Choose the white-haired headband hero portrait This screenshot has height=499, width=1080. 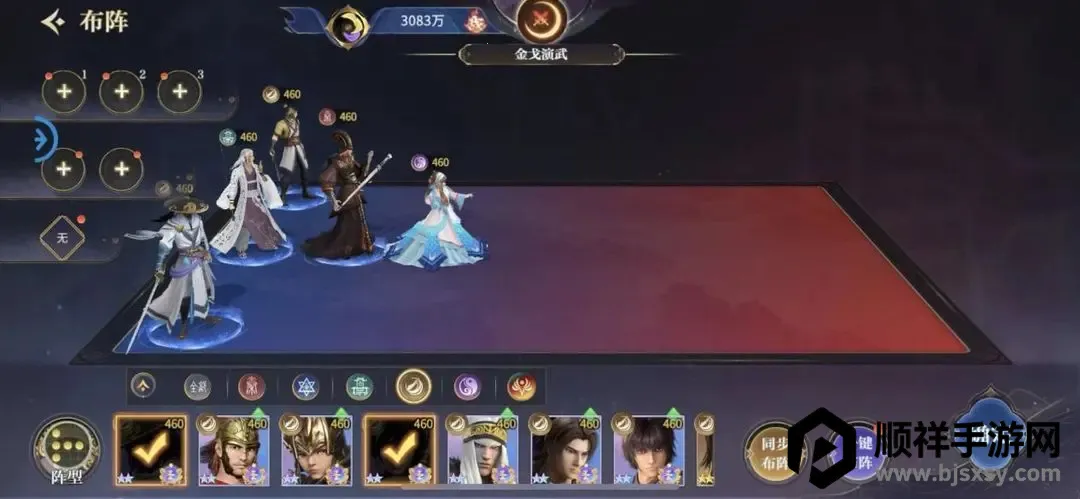coord(482,450)
